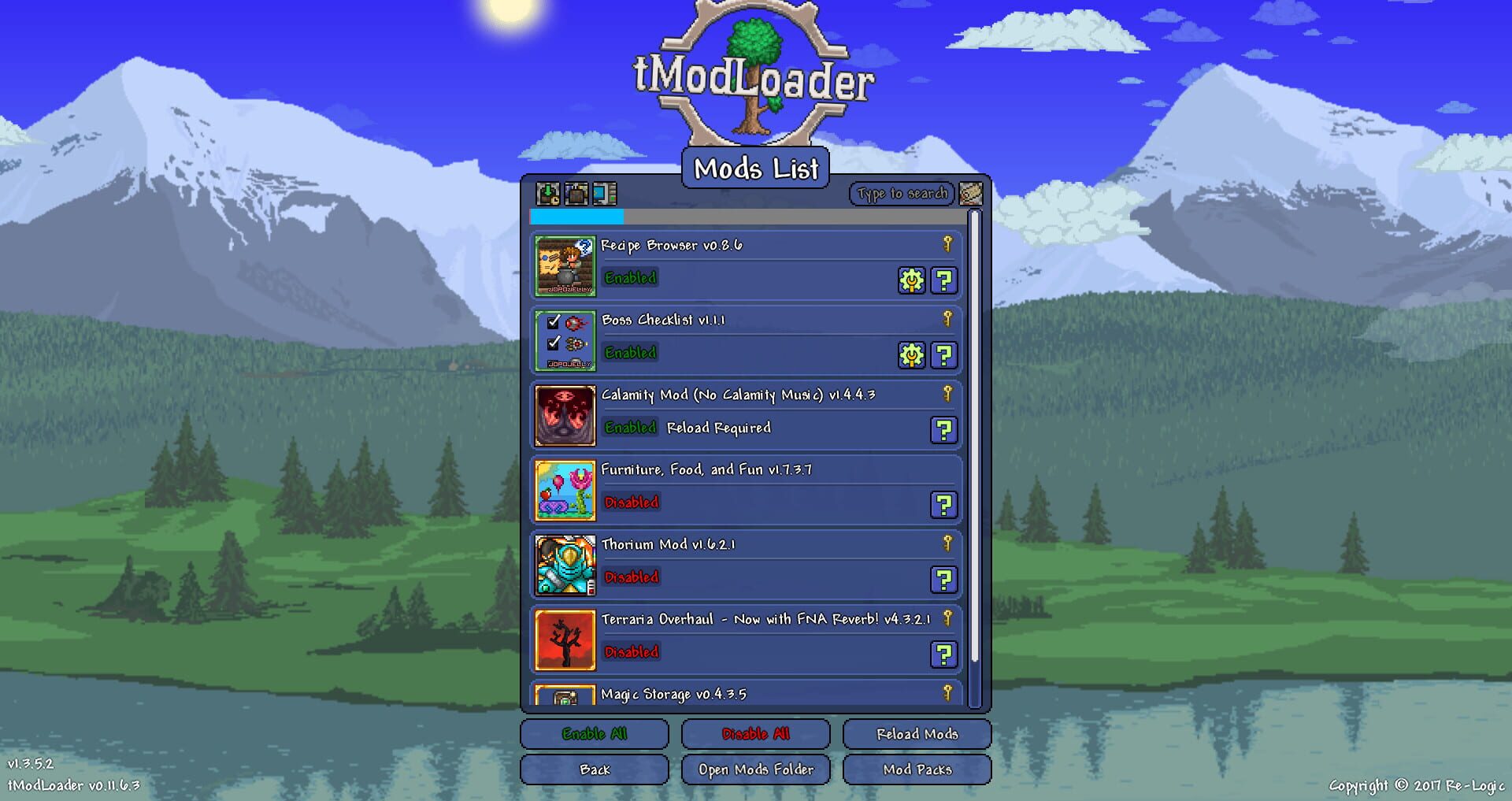Click the help icon for Furniture, Food, and Fun

pos(944,505)
